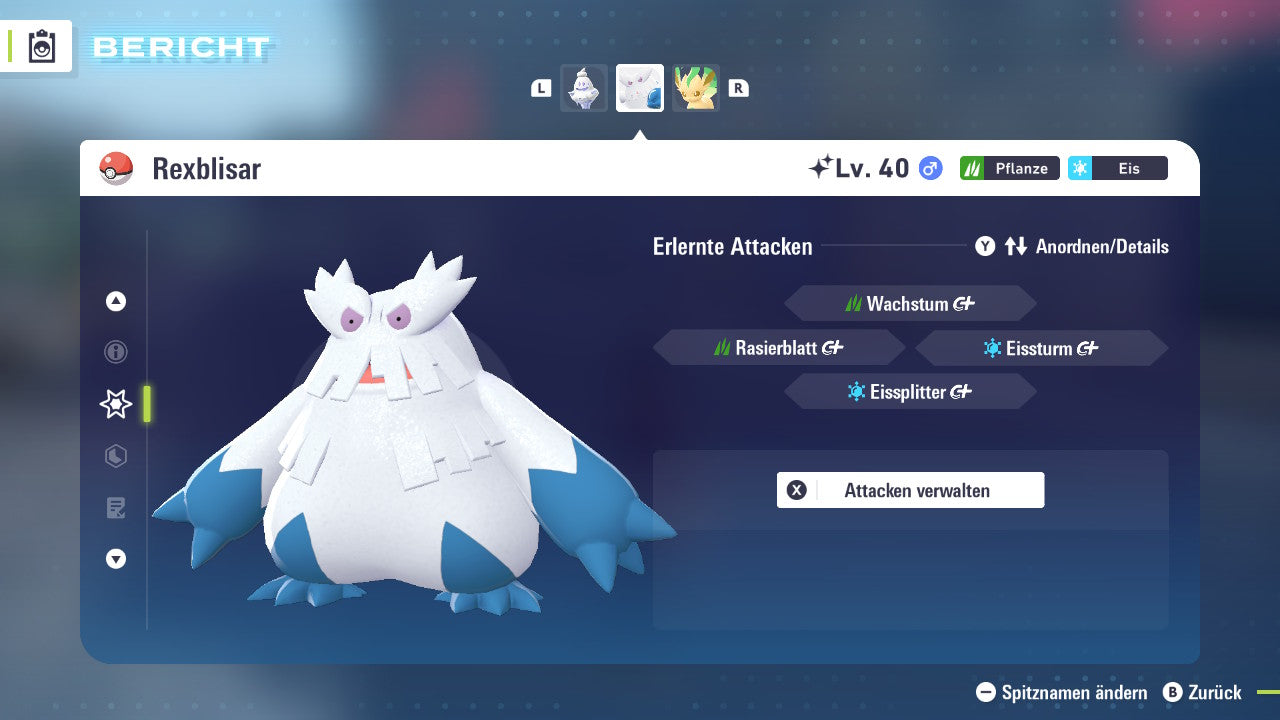Screen dimensions: 1280x720
Task: Select the dark Eis type badge
Action: point(1117,168)
